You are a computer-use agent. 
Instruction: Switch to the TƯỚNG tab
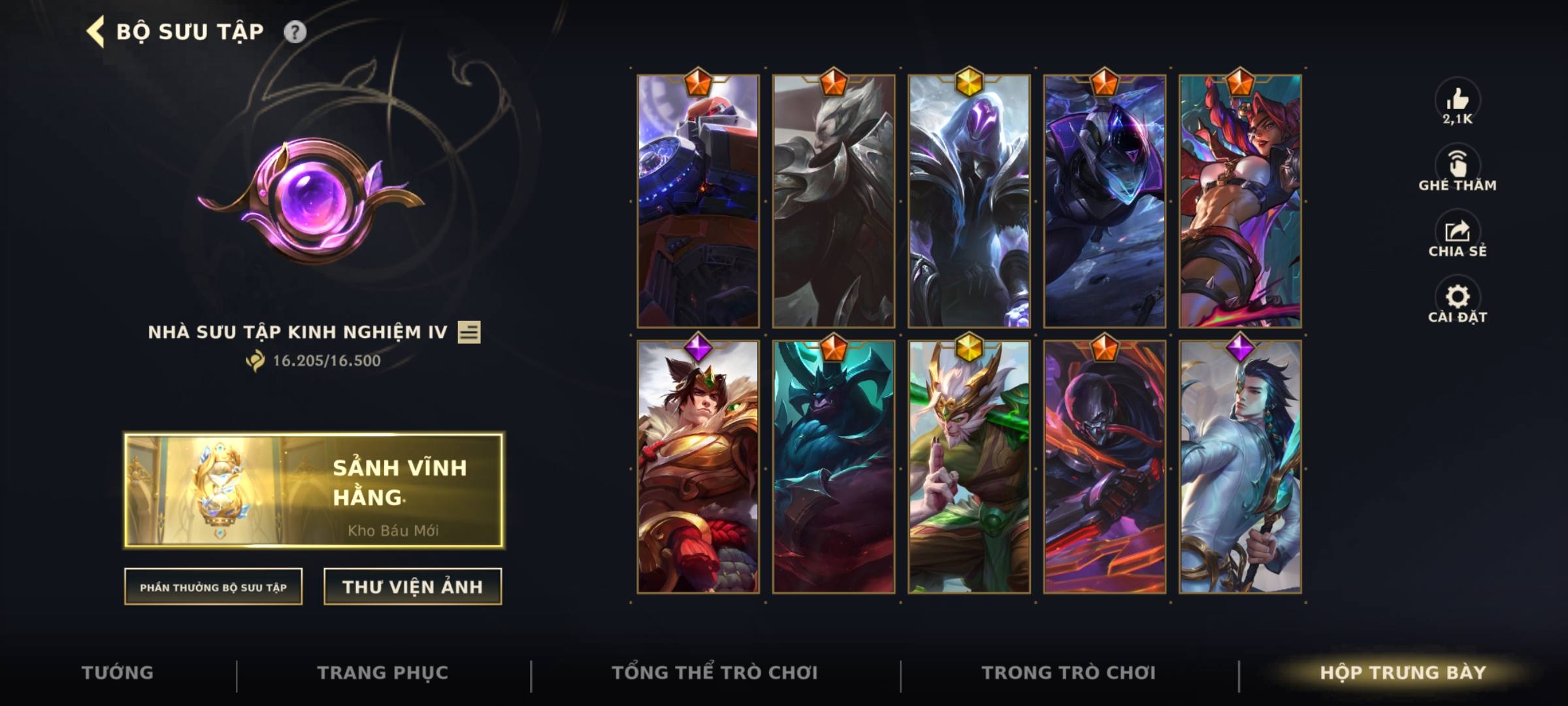point(116,672)
